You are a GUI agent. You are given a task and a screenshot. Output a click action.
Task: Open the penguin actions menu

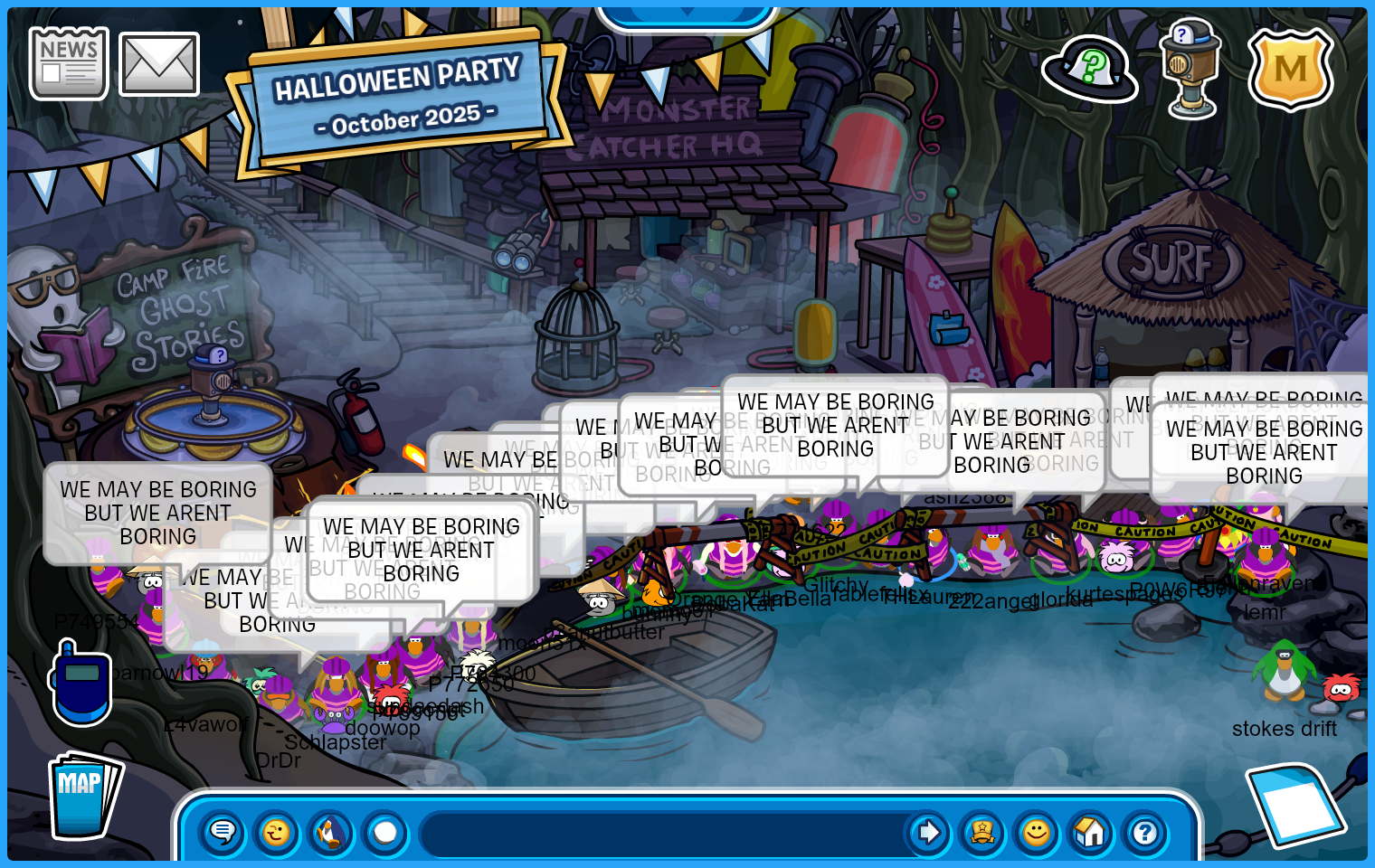pos(331,832)
